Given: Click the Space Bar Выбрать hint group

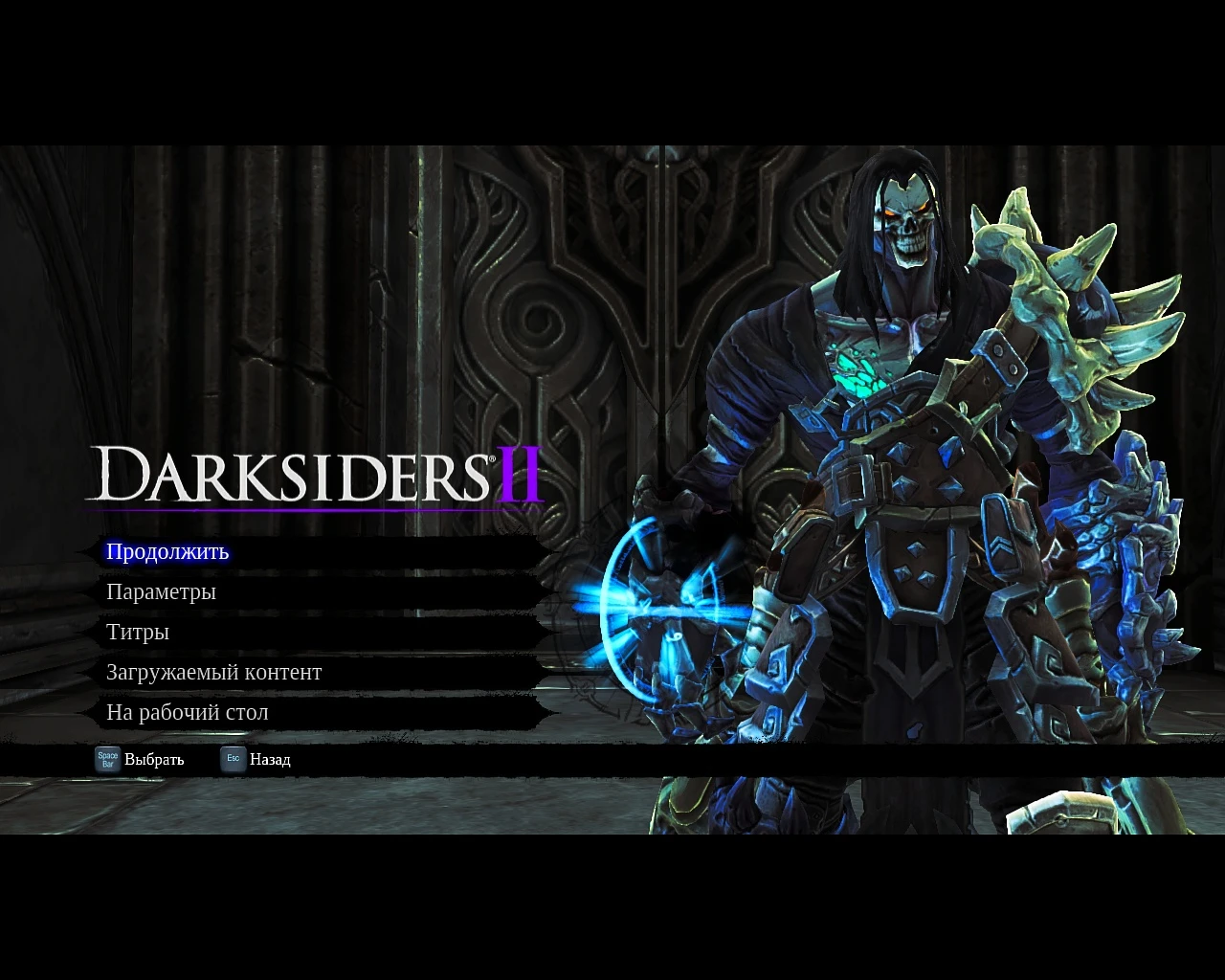Looking at the screenshot, I should 139,759.
